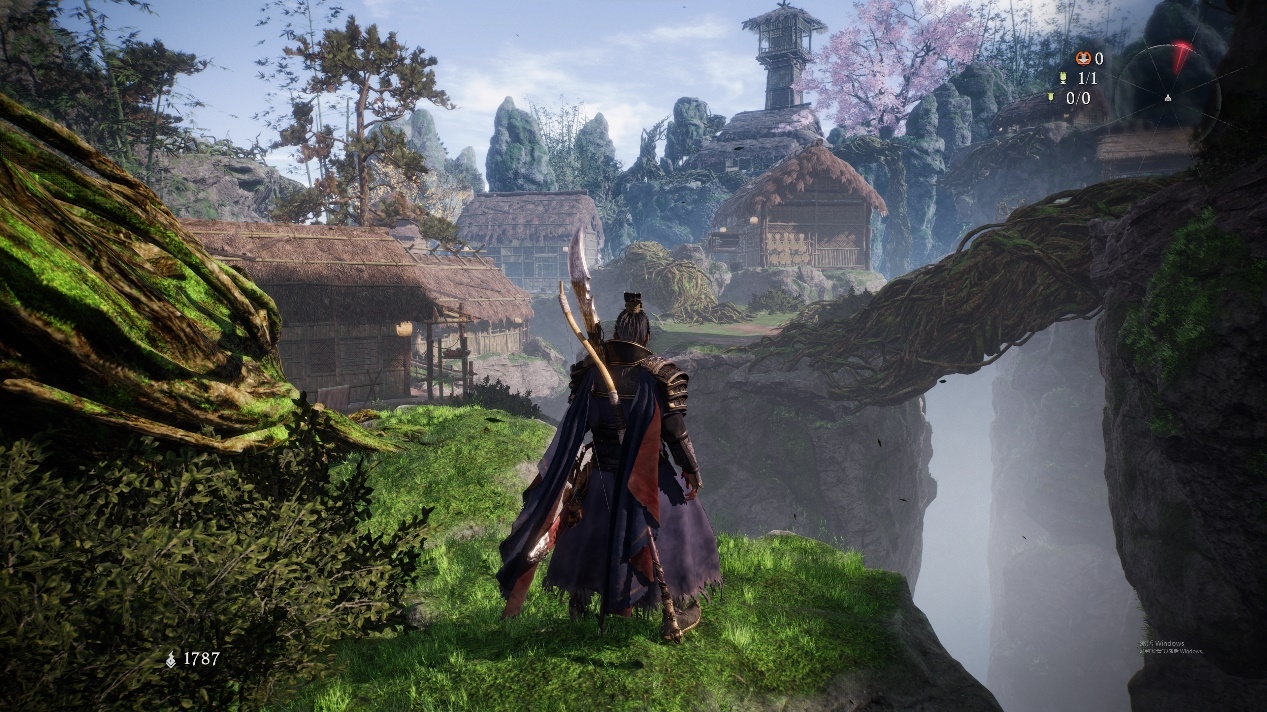Screen dimensions: 1267x712
Task: Select the small marking flag tracker icon
Action: pyautogui.click(x=1050, y=98)
